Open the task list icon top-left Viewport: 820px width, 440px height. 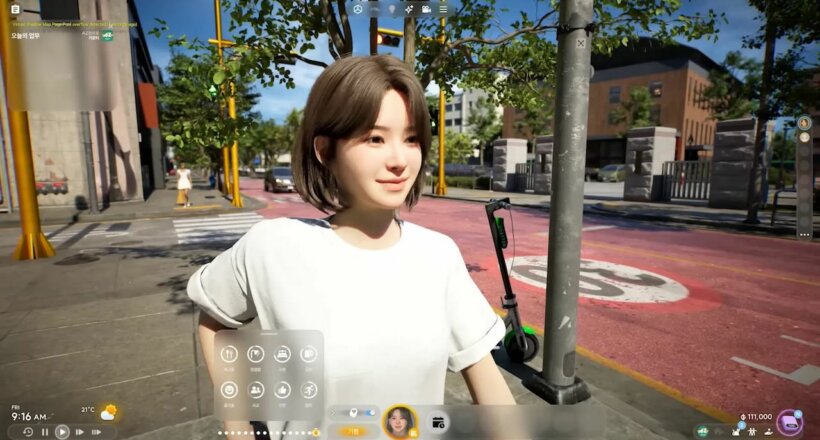click(14, 9)
